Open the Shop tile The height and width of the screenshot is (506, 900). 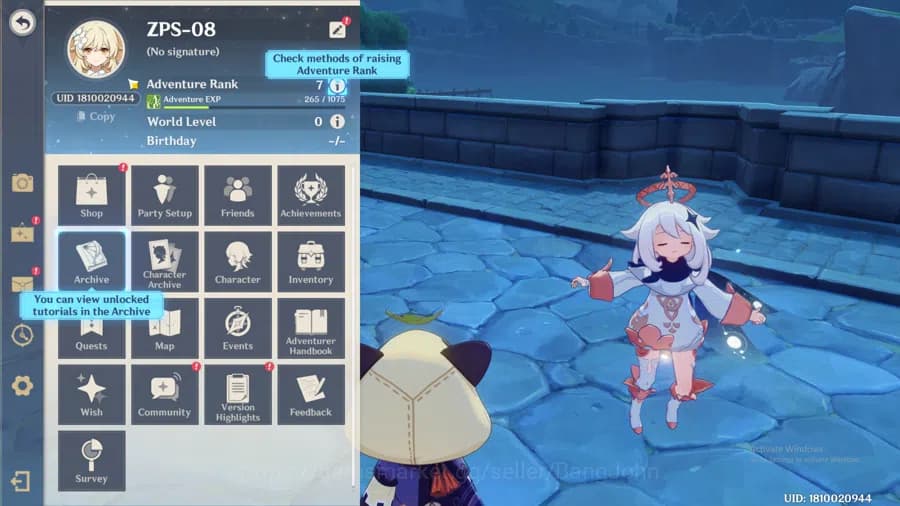pos(92,195)
